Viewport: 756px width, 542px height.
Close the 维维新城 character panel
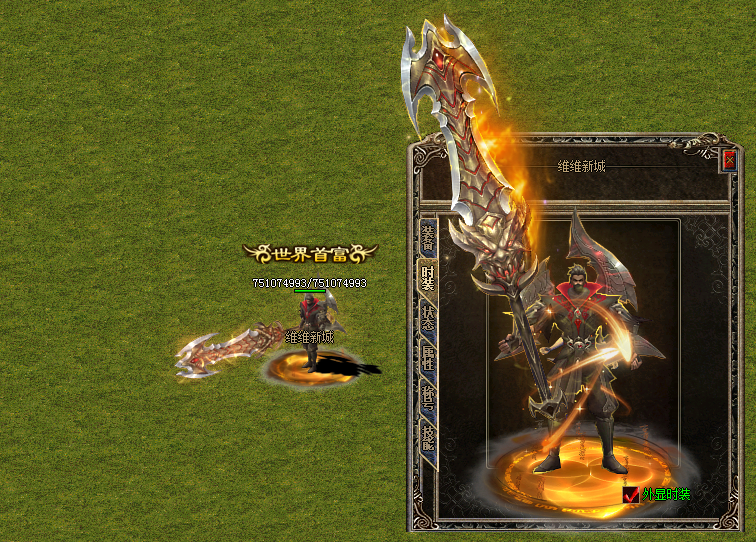729,159
